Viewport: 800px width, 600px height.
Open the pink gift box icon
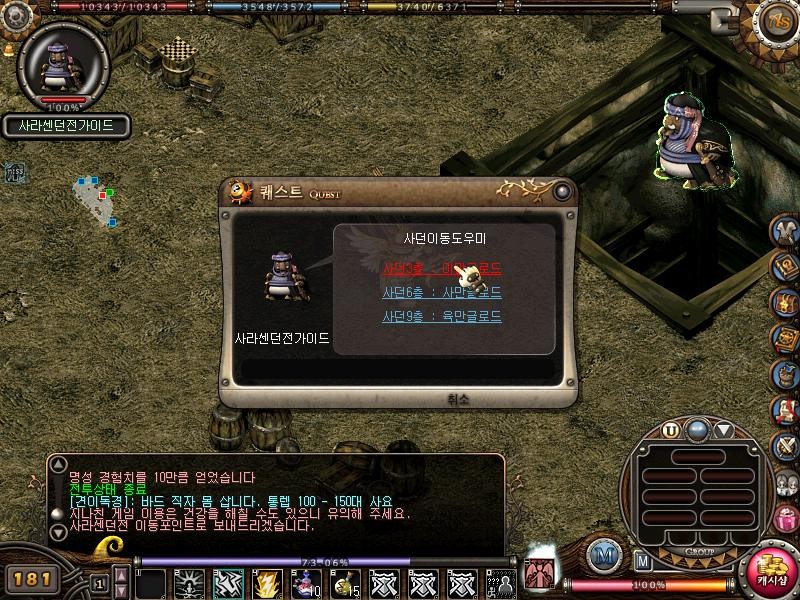[787, 520]
